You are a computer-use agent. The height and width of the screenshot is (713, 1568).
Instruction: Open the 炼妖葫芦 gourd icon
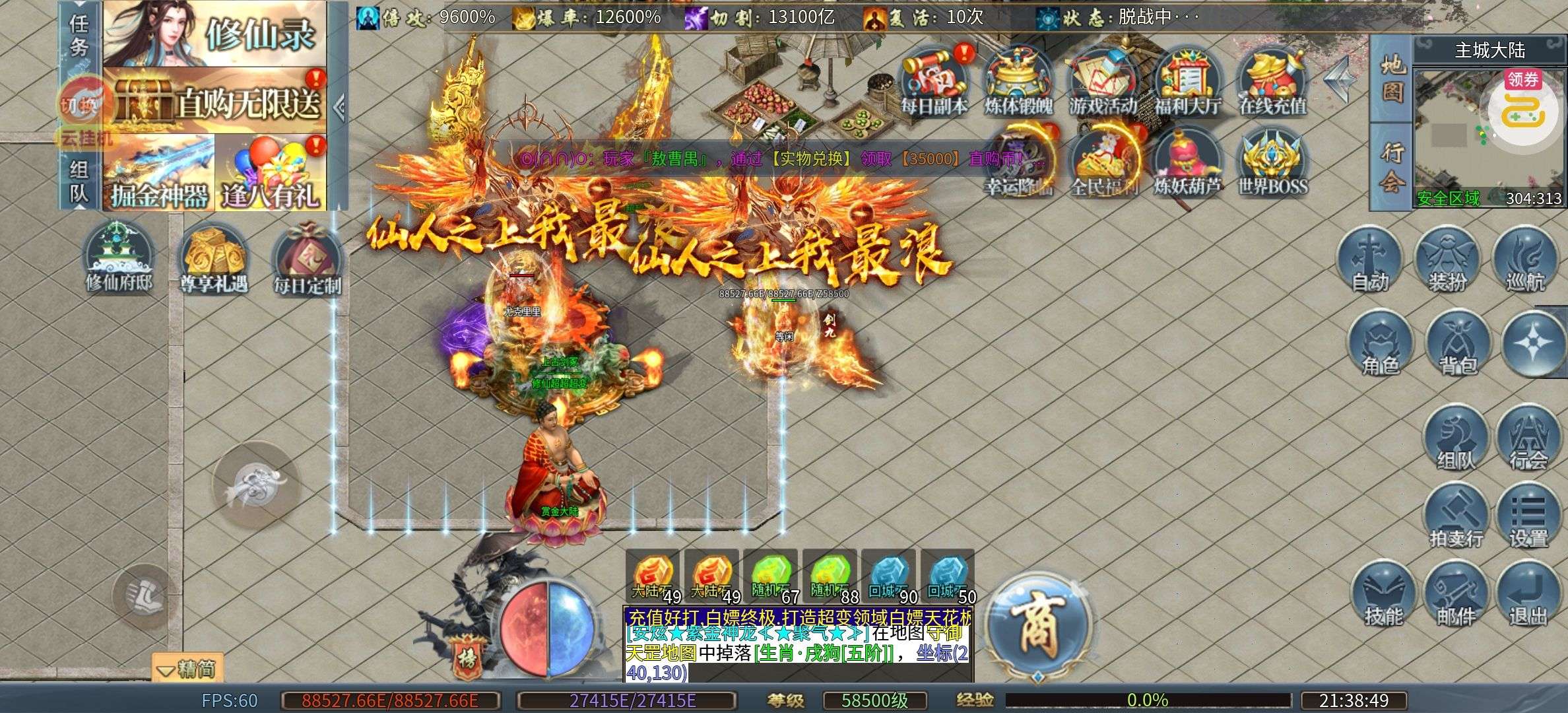1188,162
